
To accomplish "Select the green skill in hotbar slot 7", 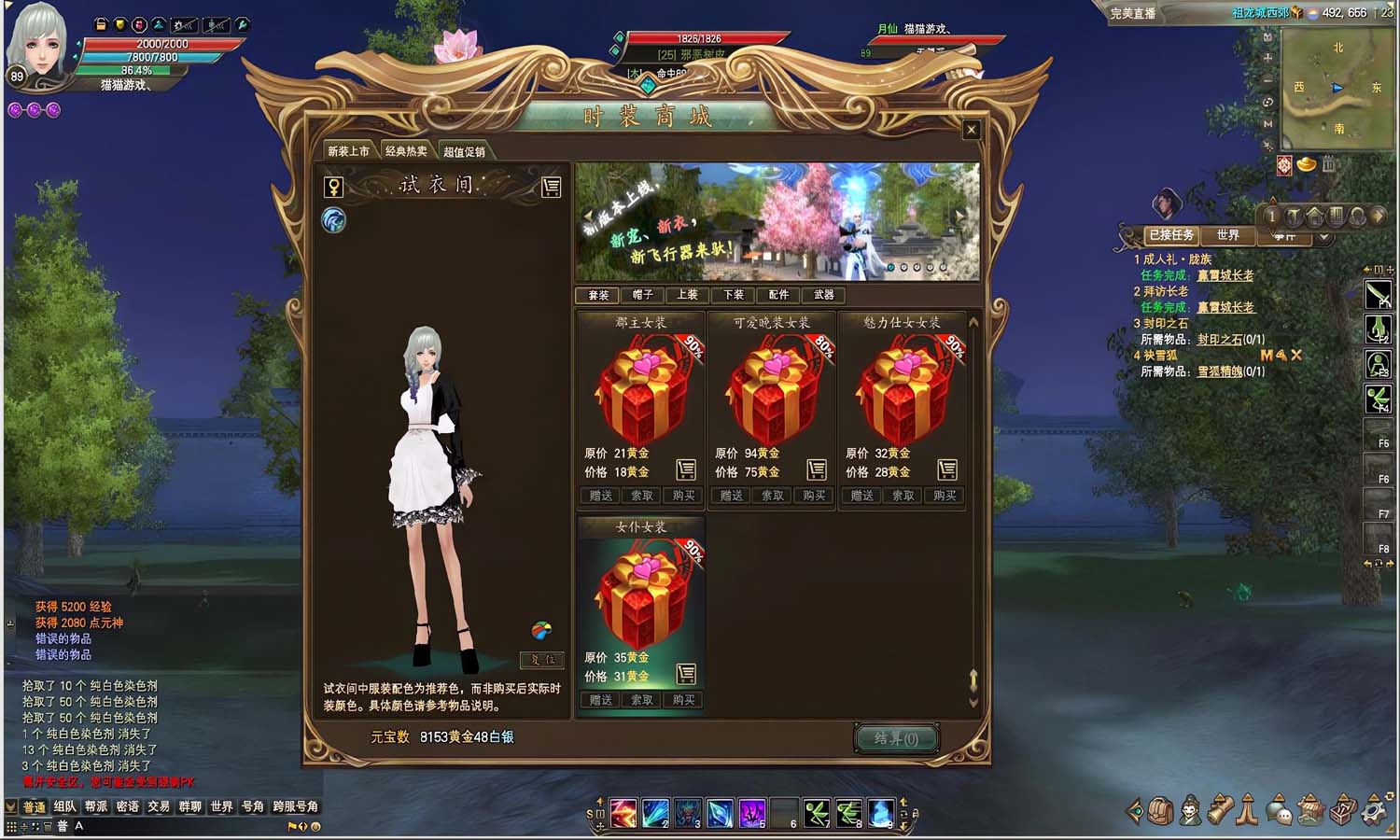I will point(818,812).
